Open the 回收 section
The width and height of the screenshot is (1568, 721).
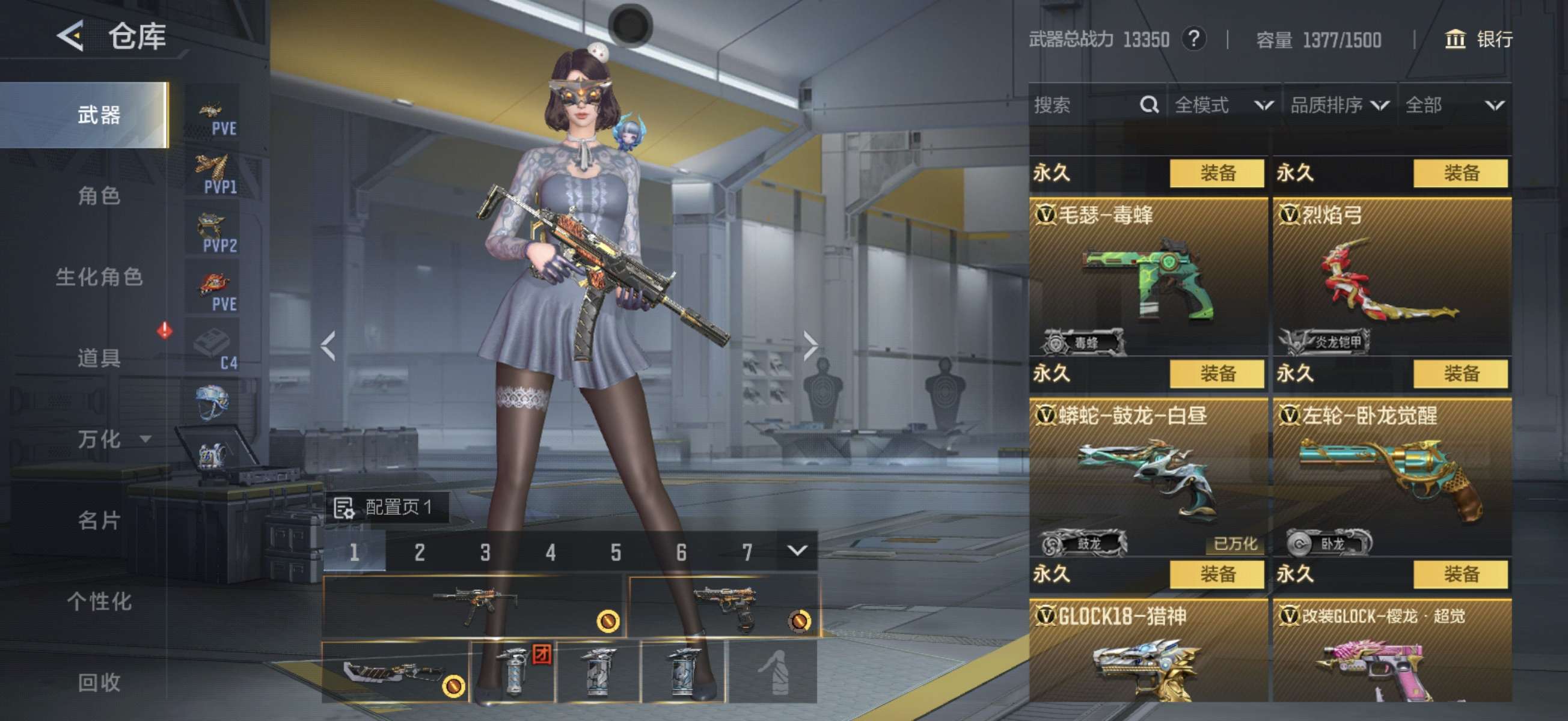point(99,682)
